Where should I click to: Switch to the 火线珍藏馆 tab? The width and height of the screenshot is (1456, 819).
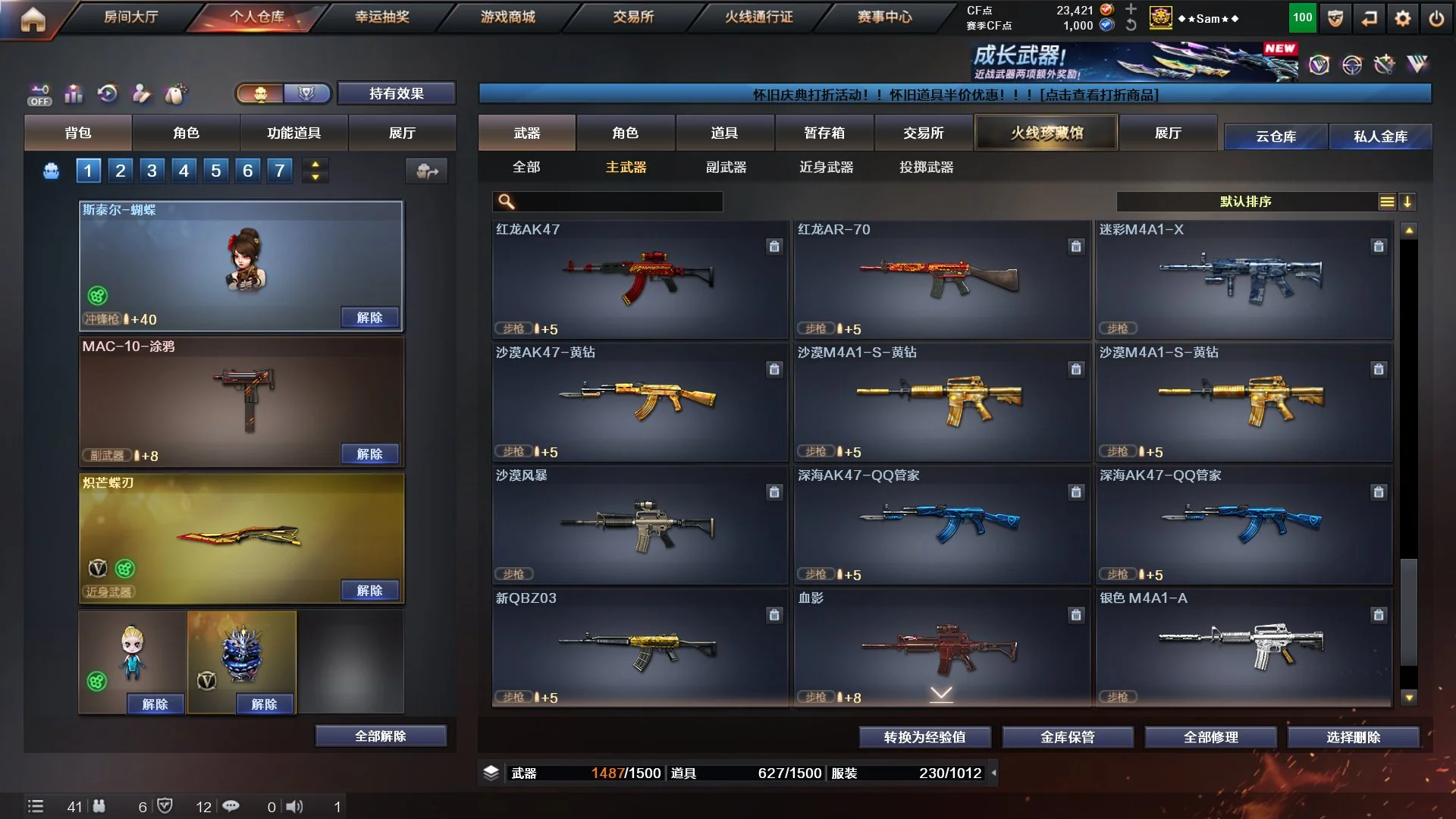(x=1046, y=133)
